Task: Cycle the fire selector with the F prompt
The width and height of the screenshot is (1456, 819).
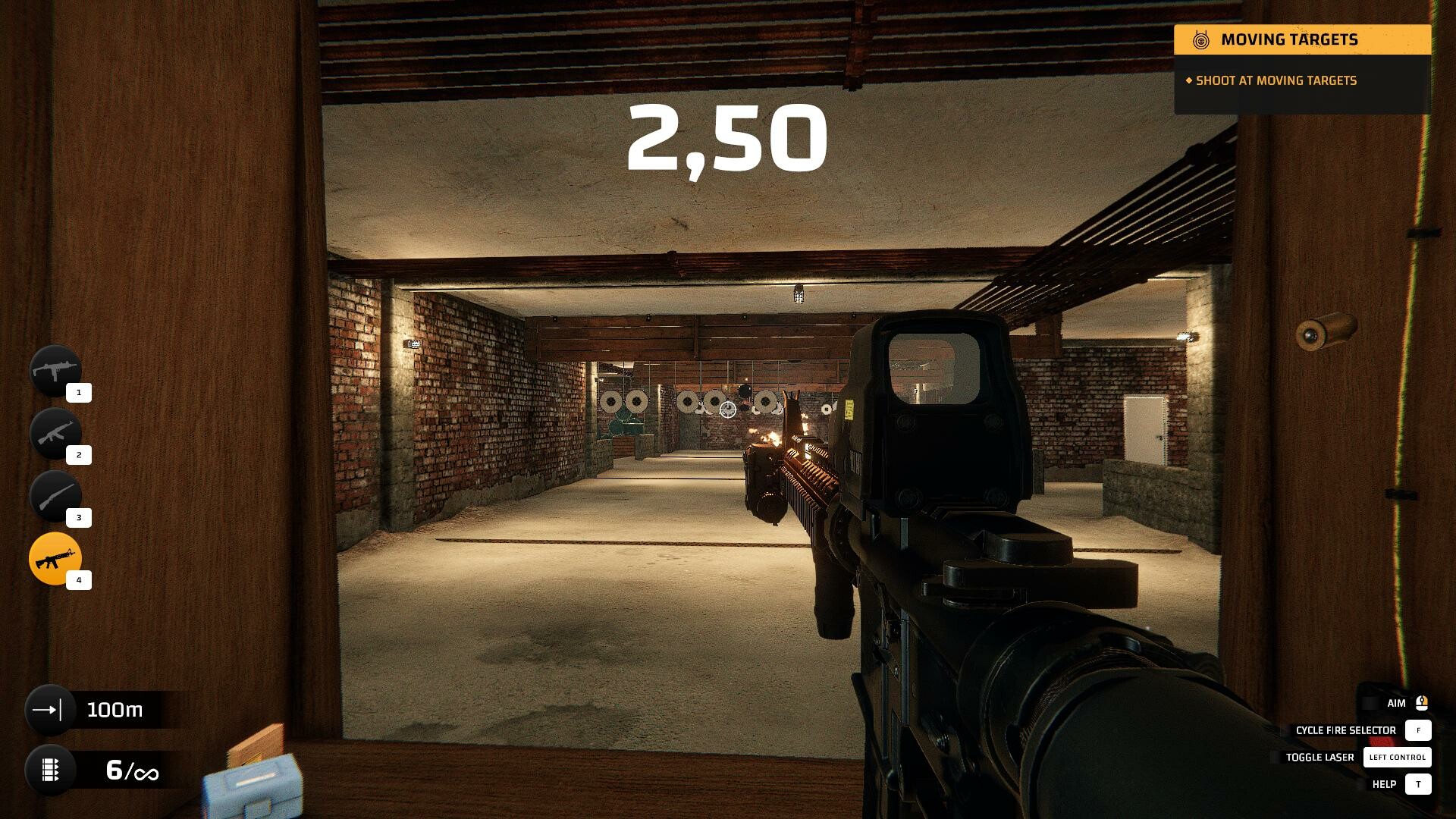Action: coord(1417,730)
